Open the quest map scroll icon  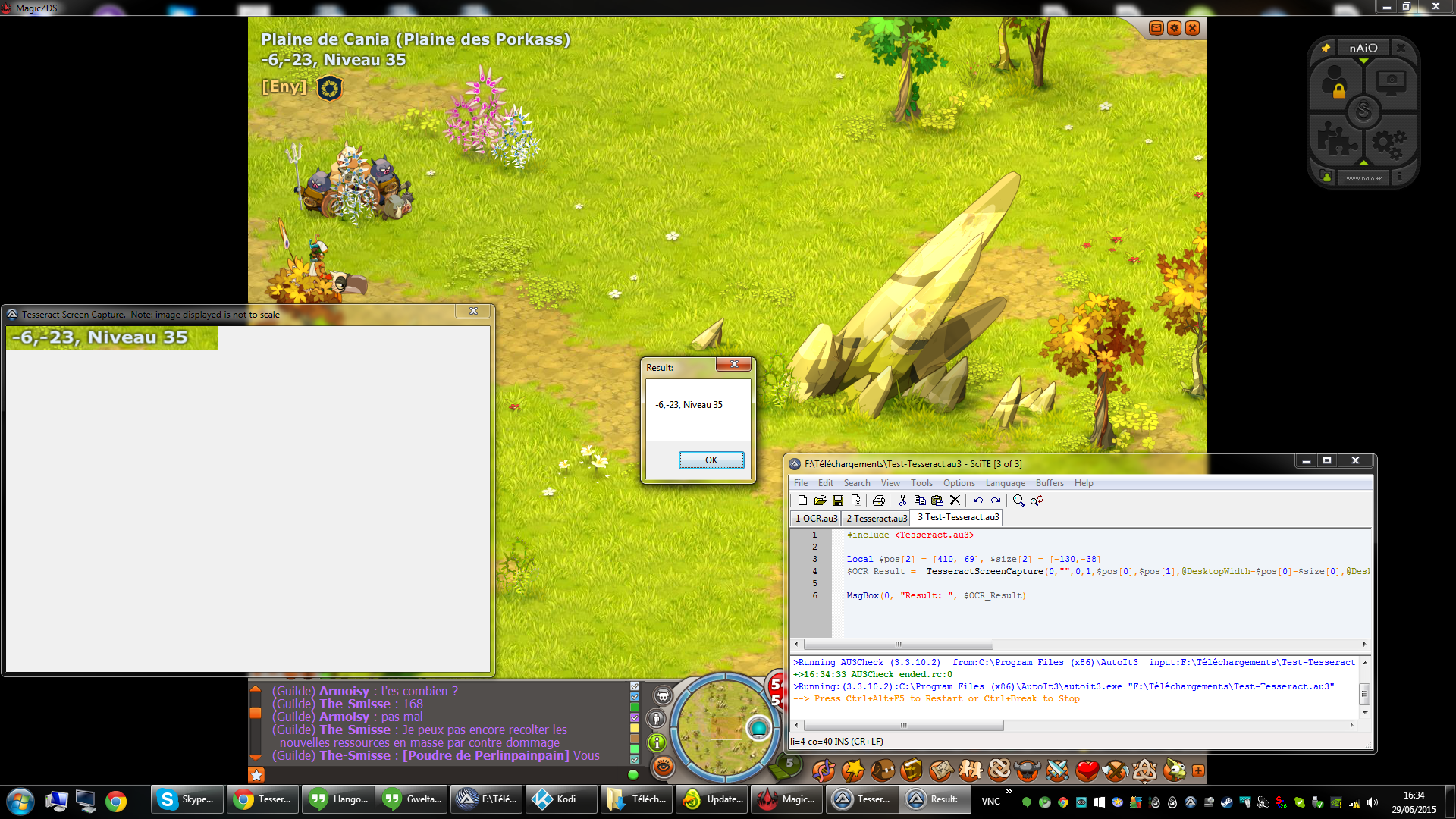tap(940, 771)
